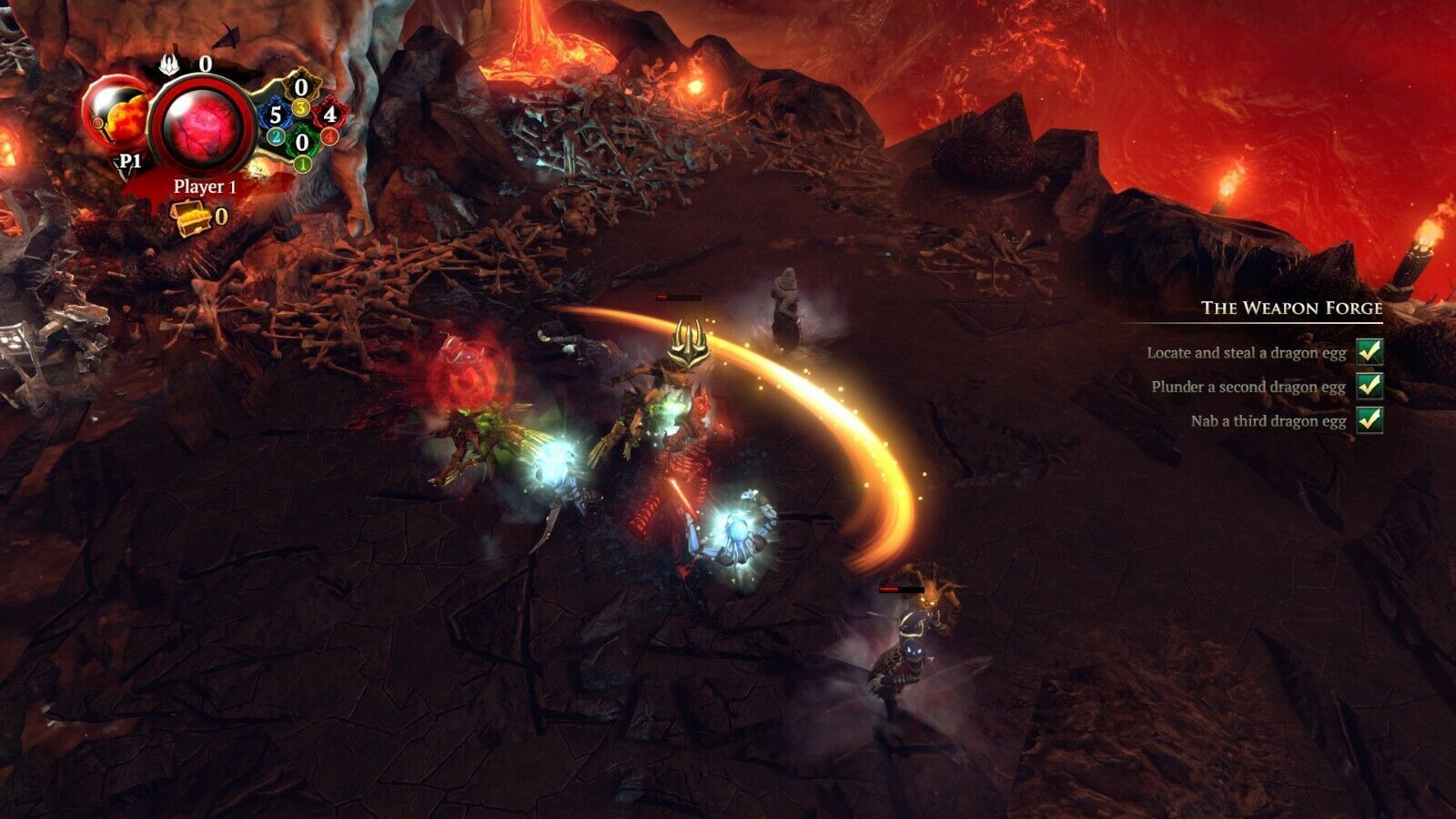Toggle the 'Plunder a second dragon egg' checkbox

1369,386
